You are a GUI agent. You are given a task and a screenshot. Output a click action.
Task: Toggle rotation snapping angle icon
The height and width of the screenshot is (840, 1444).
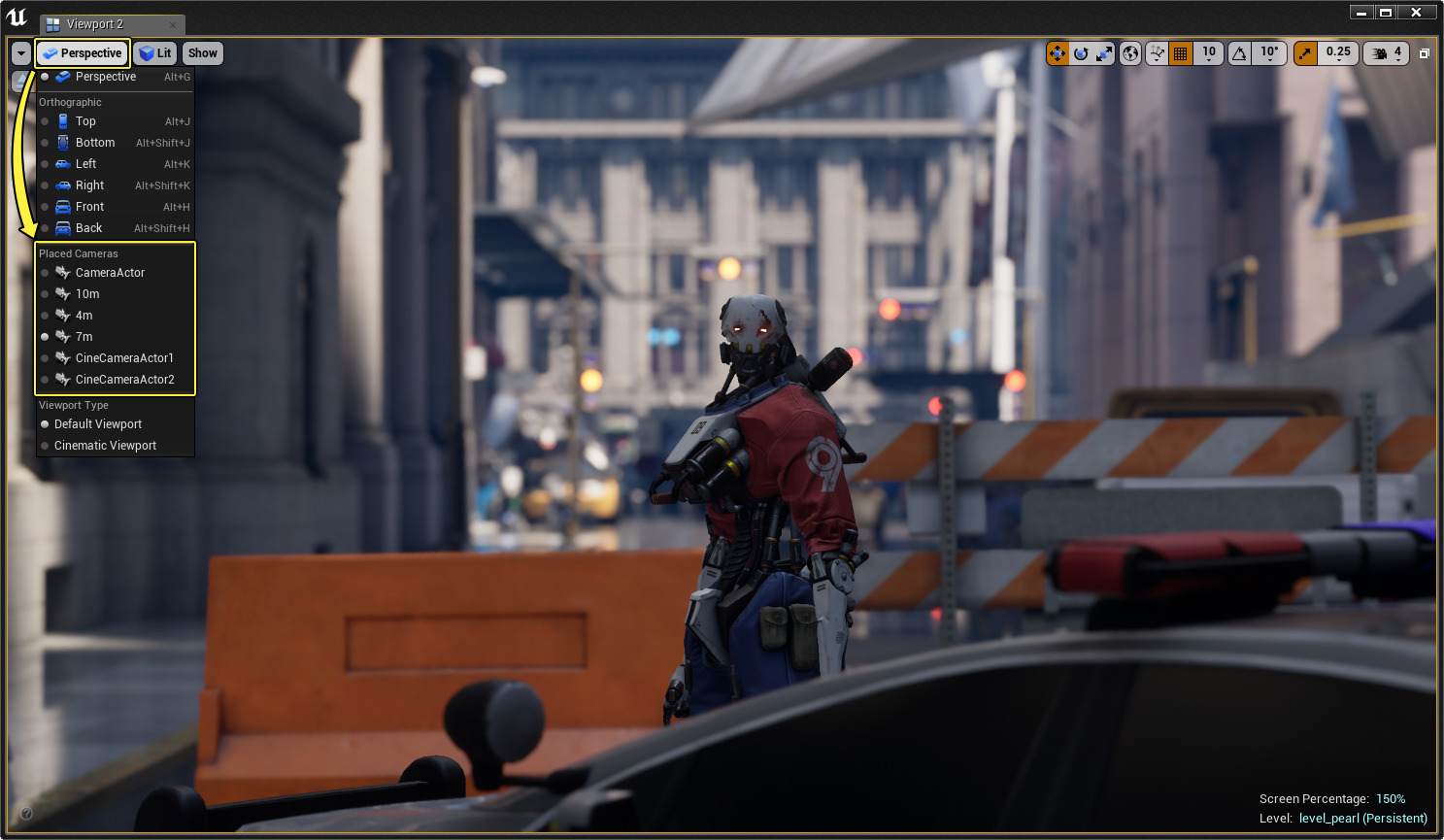(1239, 53)
